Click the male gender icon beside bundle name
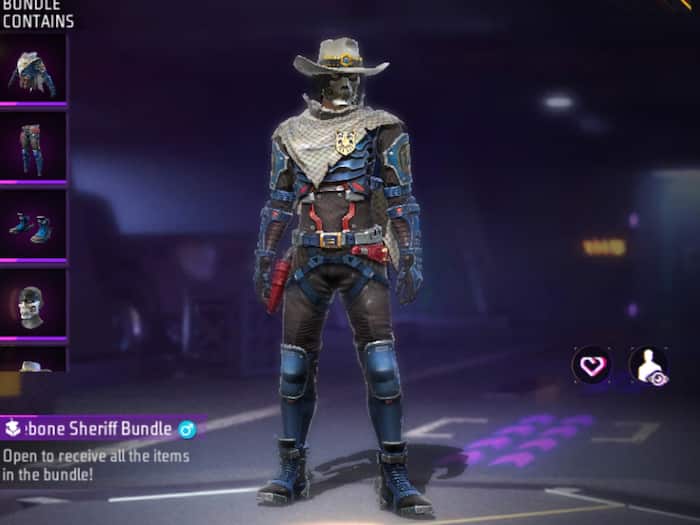Image resolution: width=700 pixels, height=525 pixels. 186,429
